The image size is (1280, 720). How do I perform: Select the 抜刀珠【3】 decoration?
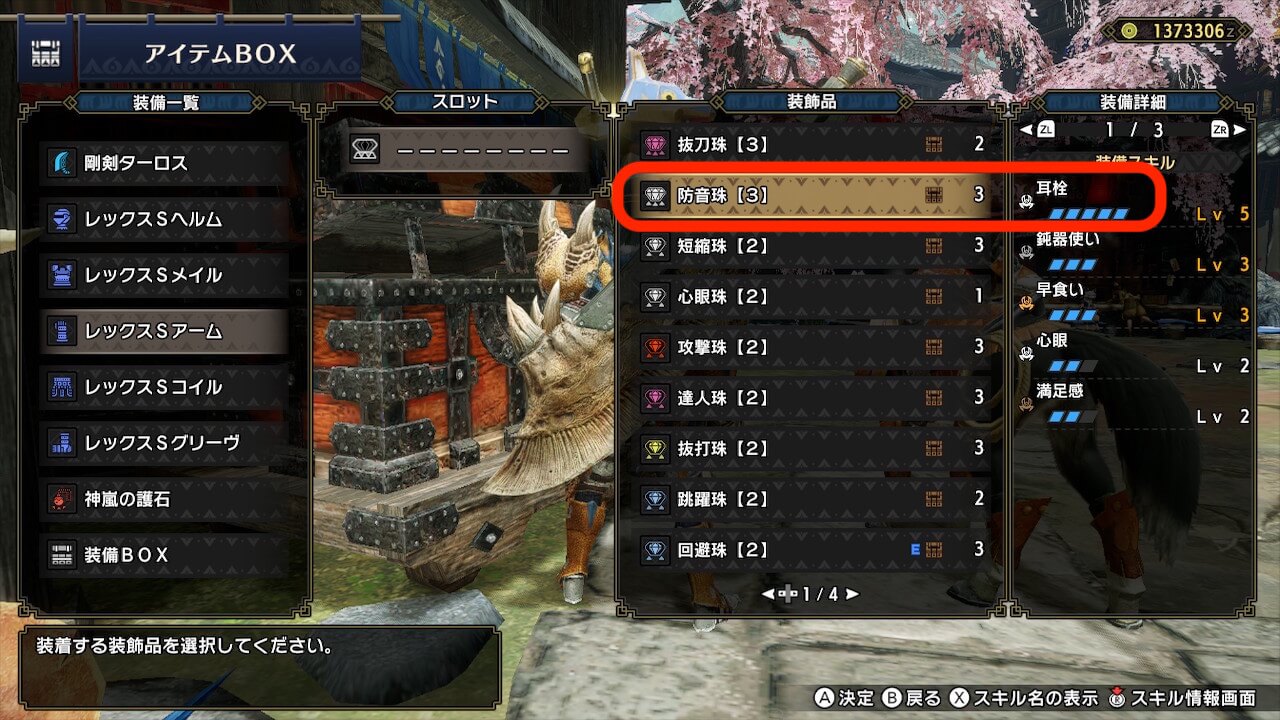click(x=810, y=144)
